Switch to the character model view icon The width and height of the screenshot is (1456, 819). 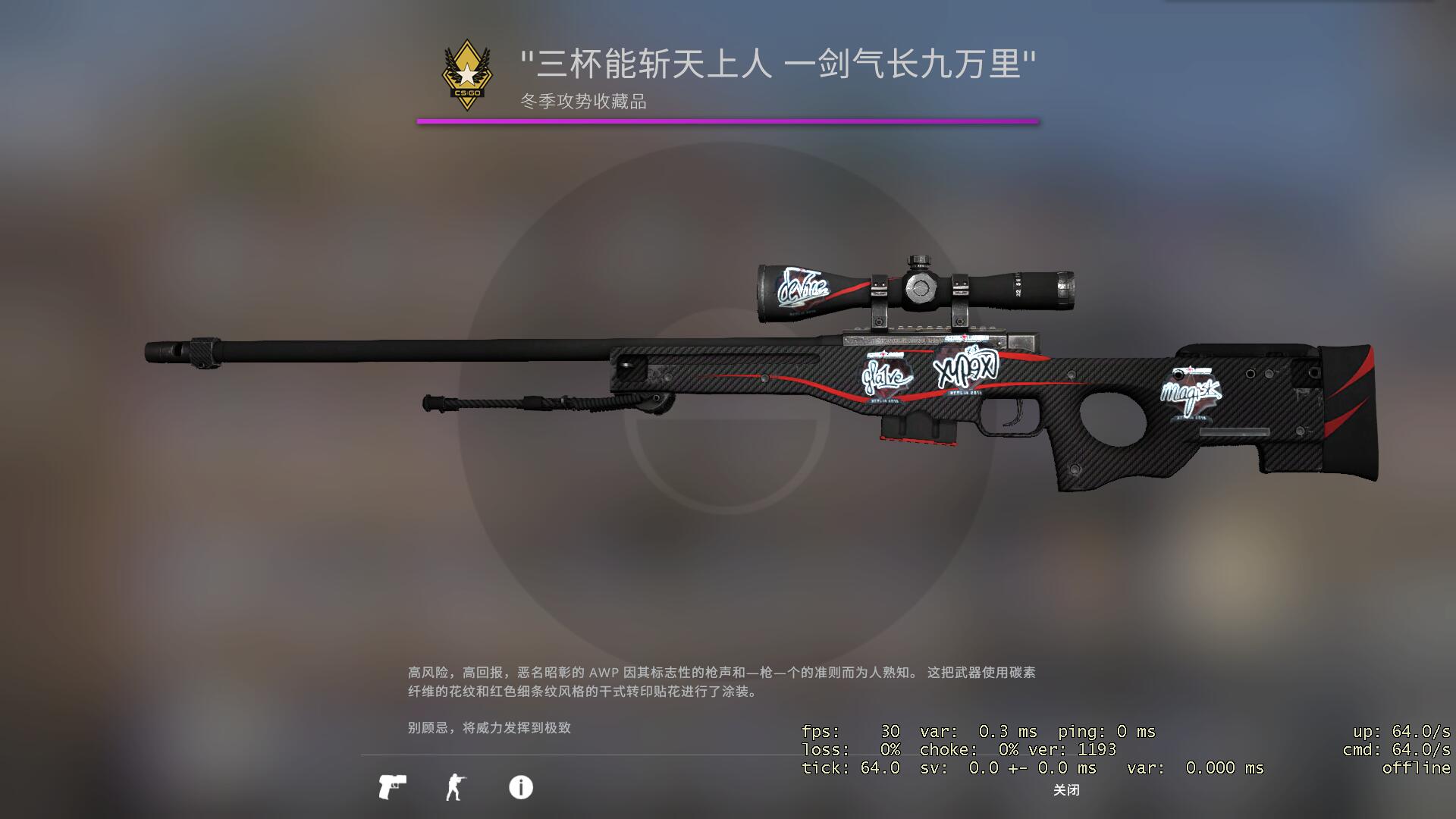(455, 787)
